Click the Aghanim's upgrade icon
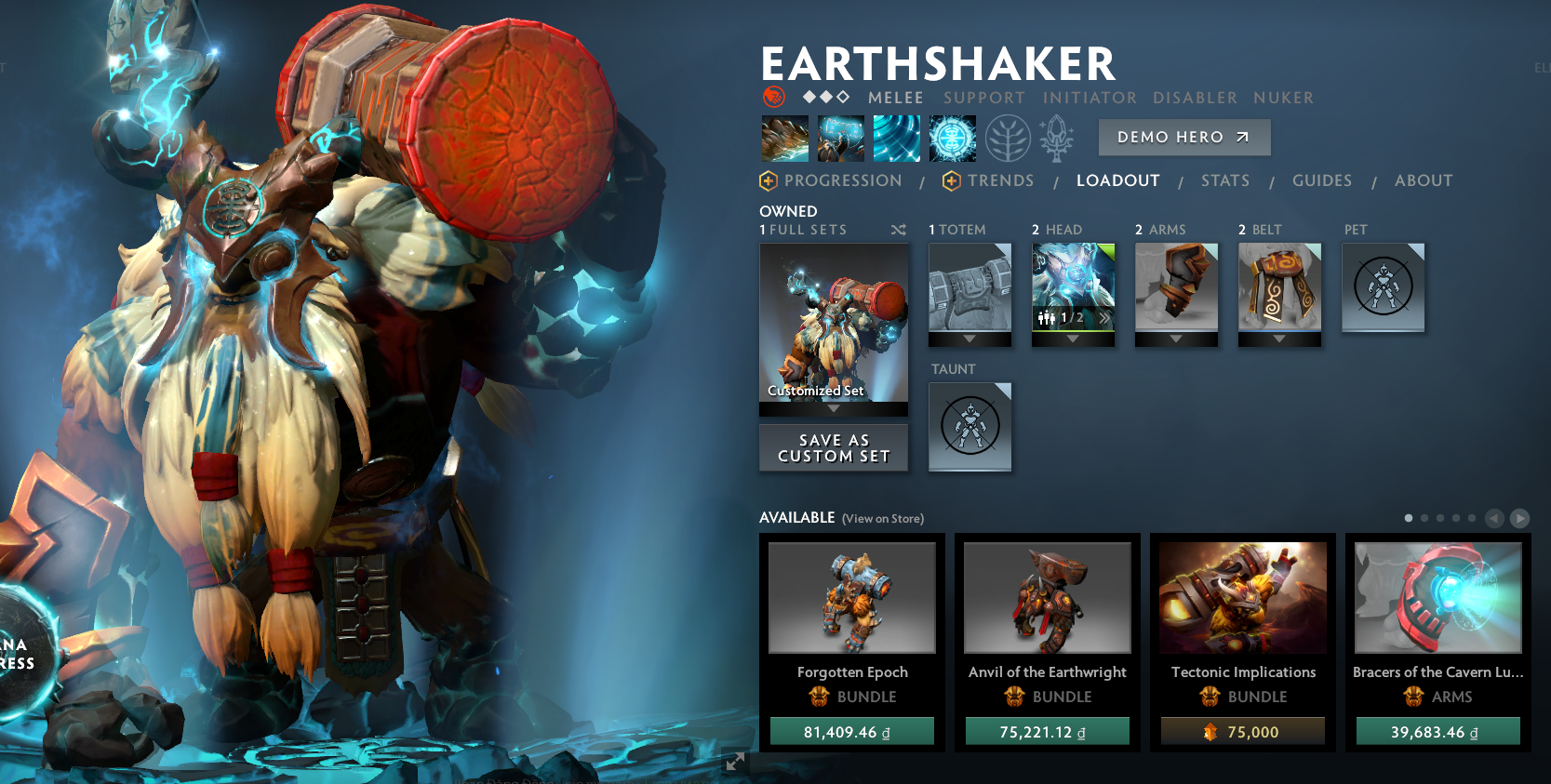The height and width of the screenshot is (784, 1551). tap(1056, 138)
